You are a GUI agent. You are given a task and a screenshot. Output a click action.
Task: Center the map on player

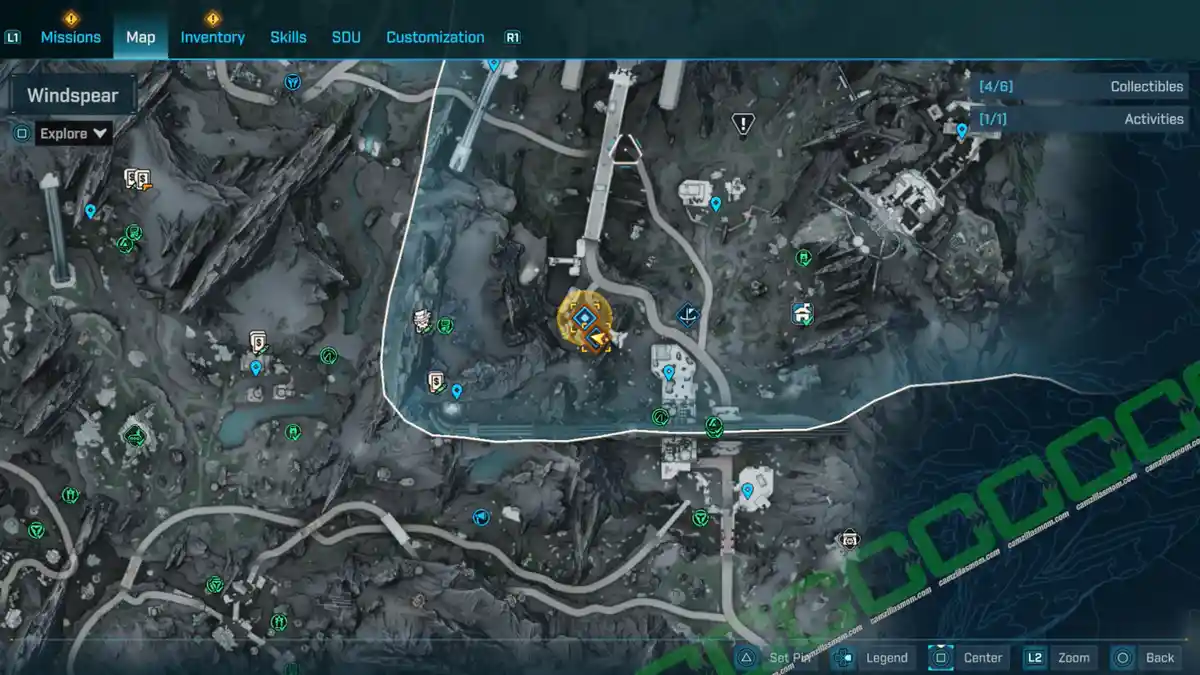click(969, 657)
